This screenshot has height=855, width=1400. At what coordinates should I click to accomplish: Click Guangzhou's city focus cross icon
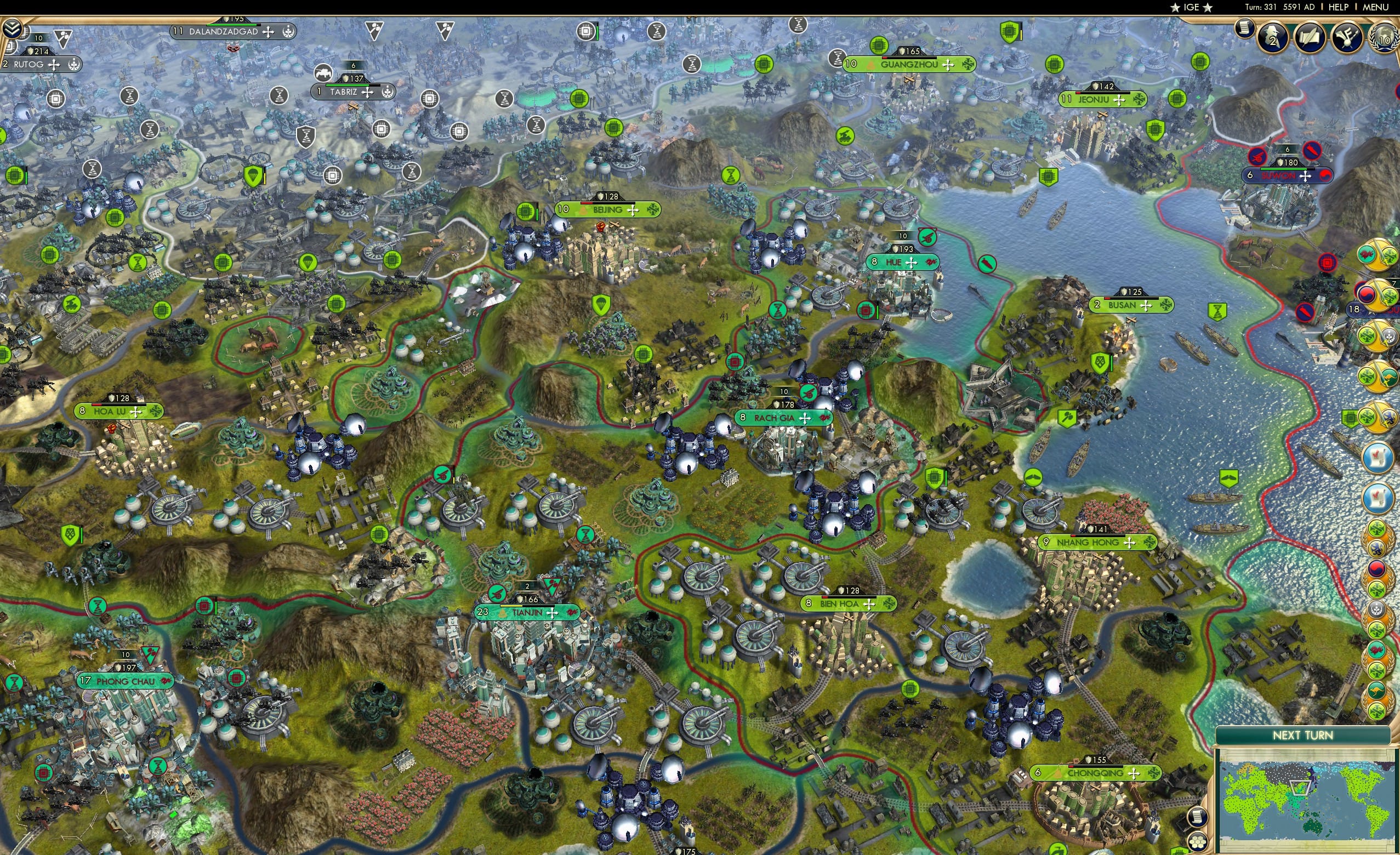point(948,65)
